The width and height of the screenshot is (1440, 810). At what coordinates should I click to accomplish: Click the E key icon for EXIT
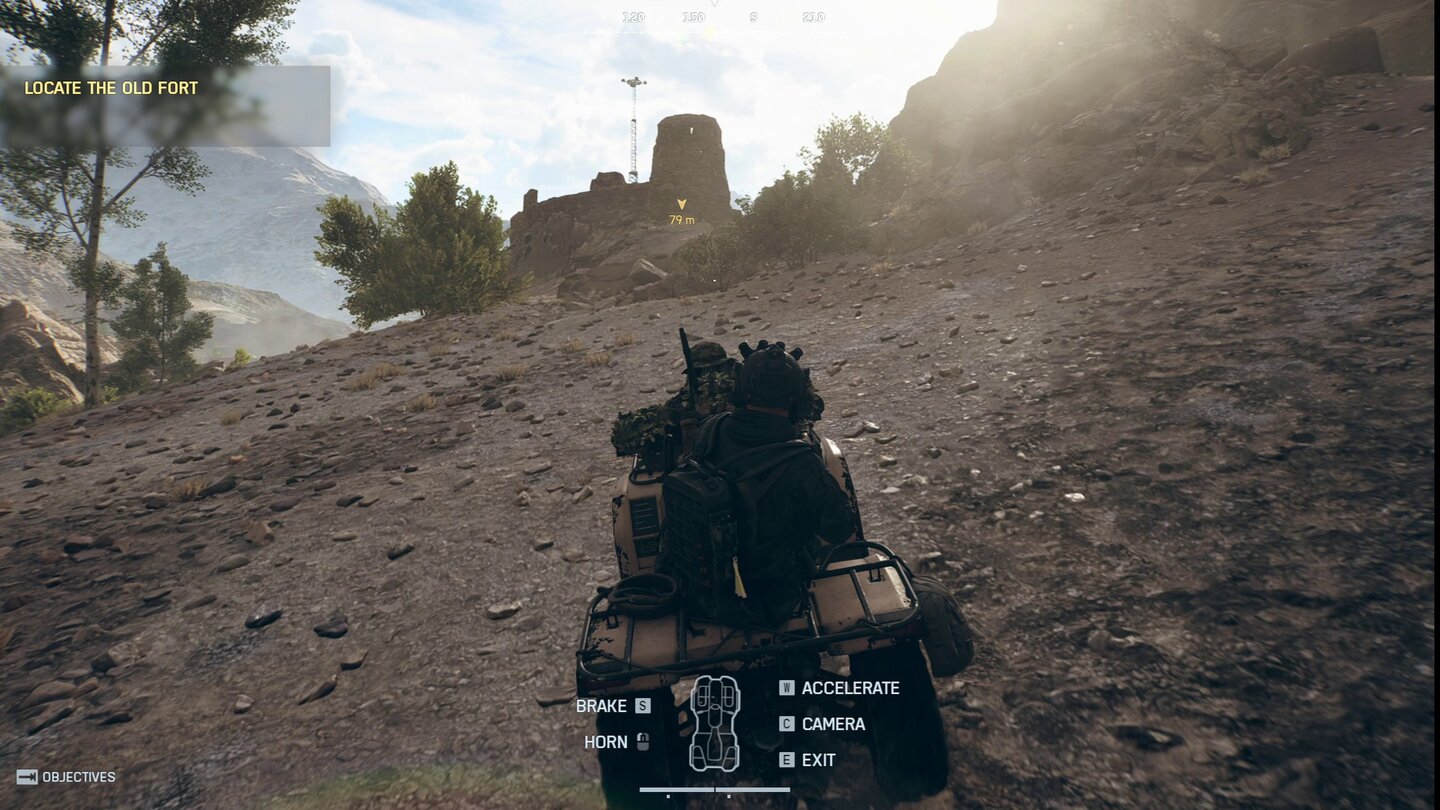(x=789, y=760)
